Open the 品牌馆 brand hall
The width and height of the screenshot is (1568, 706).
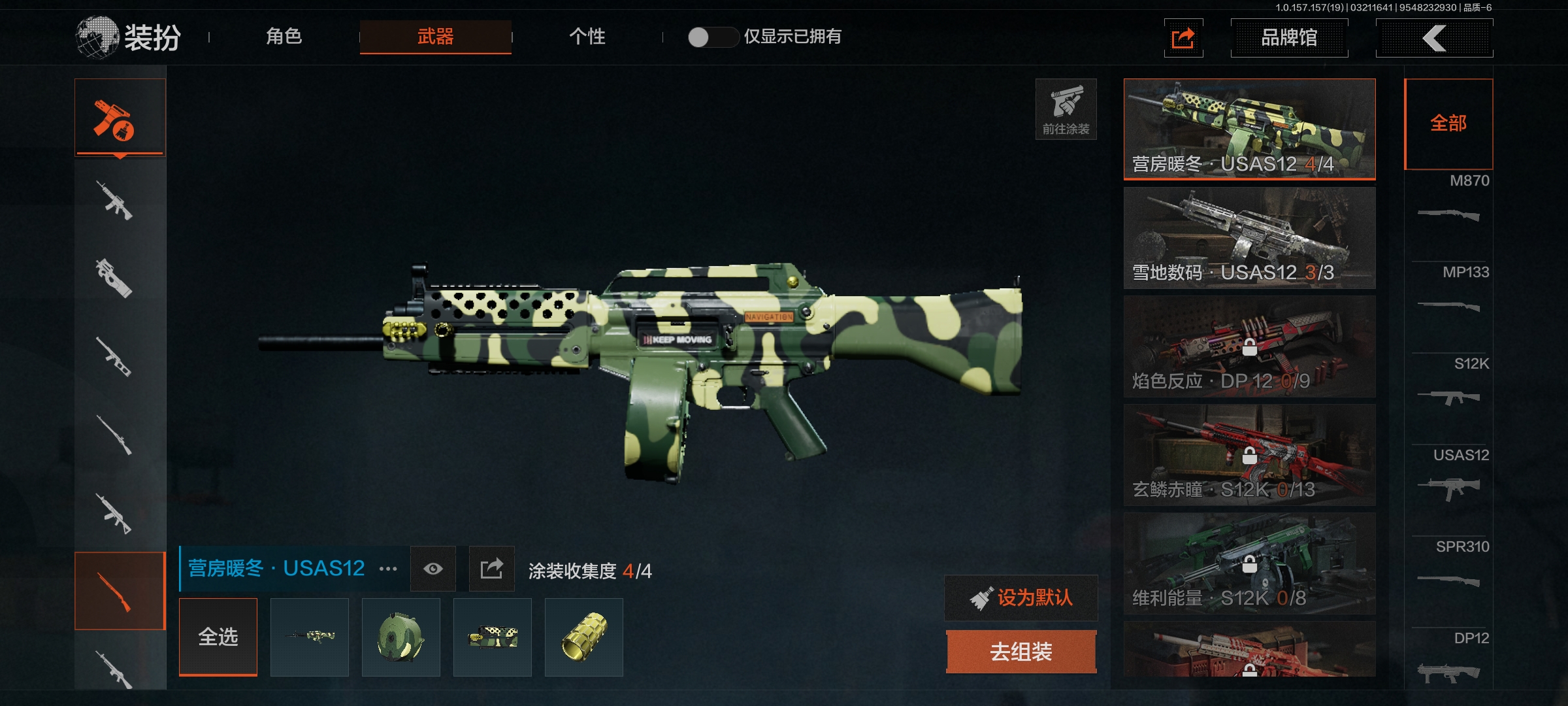tap(1288, 38)
